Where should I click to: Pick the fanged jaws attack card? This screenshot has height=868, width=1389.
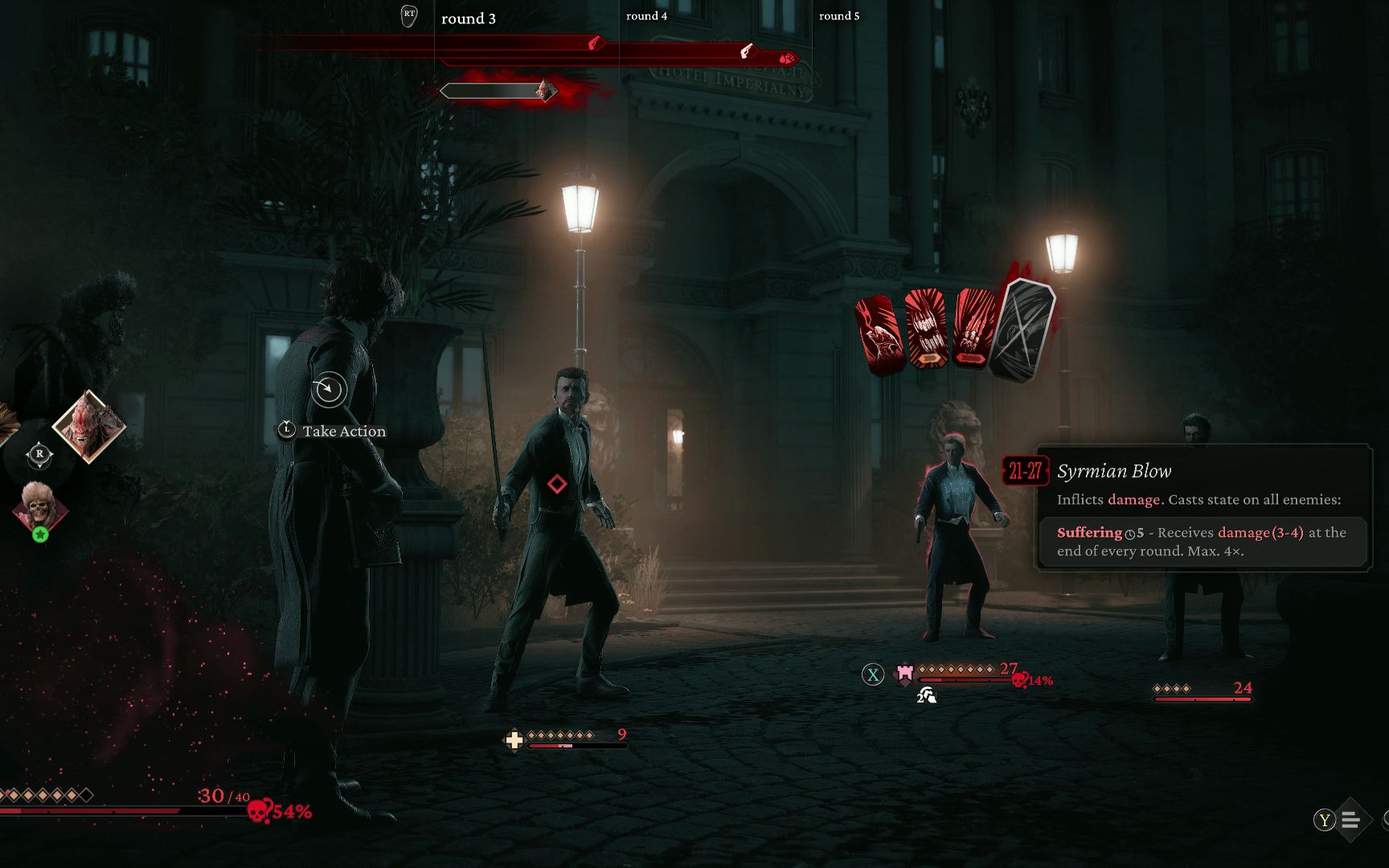927,330
